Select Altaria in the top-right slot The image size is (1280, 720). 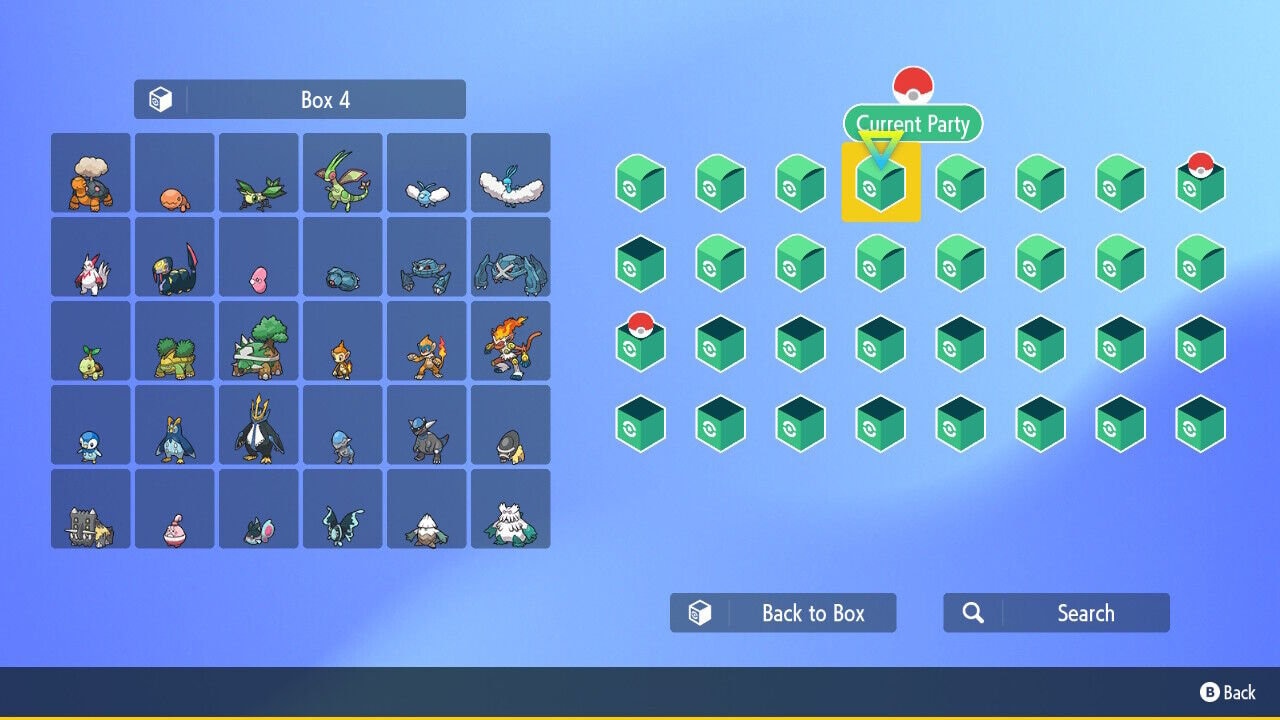(x=510, y=172)
